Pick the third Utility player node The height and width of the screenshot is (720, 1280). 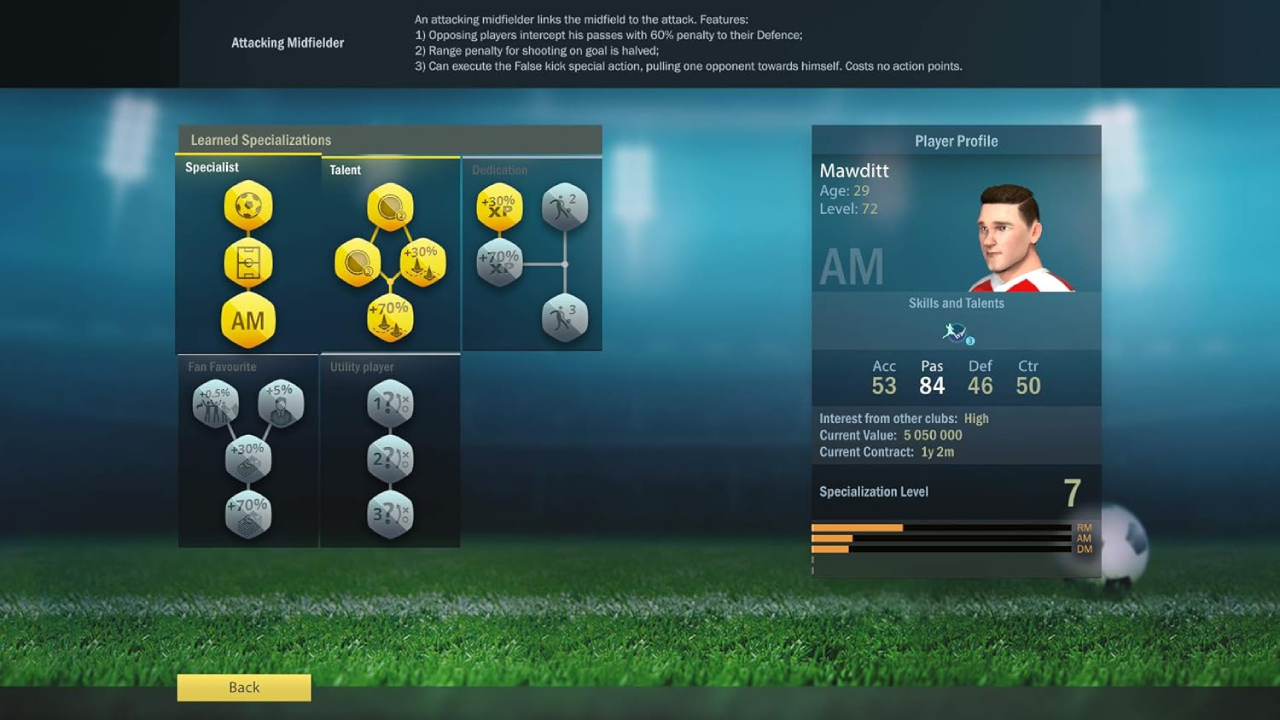(390, 515)
